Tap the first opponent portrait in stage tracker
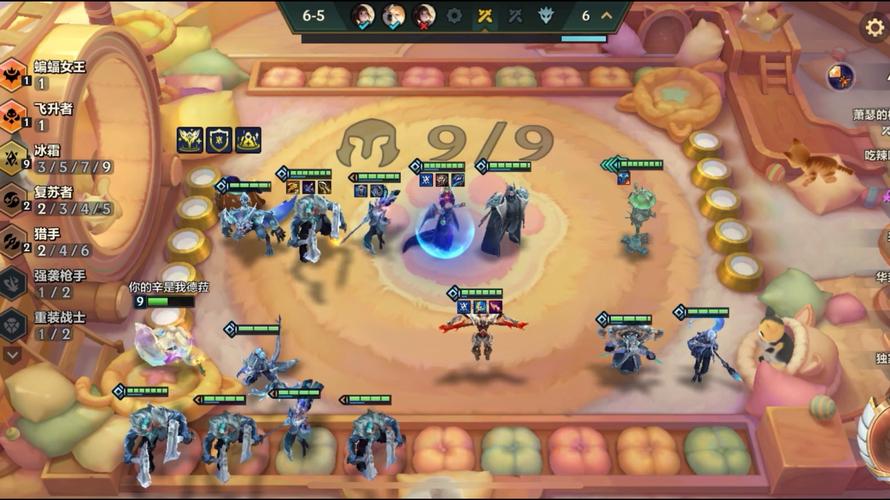This screenshot has width=890, height=500. [x=362, y=16]
